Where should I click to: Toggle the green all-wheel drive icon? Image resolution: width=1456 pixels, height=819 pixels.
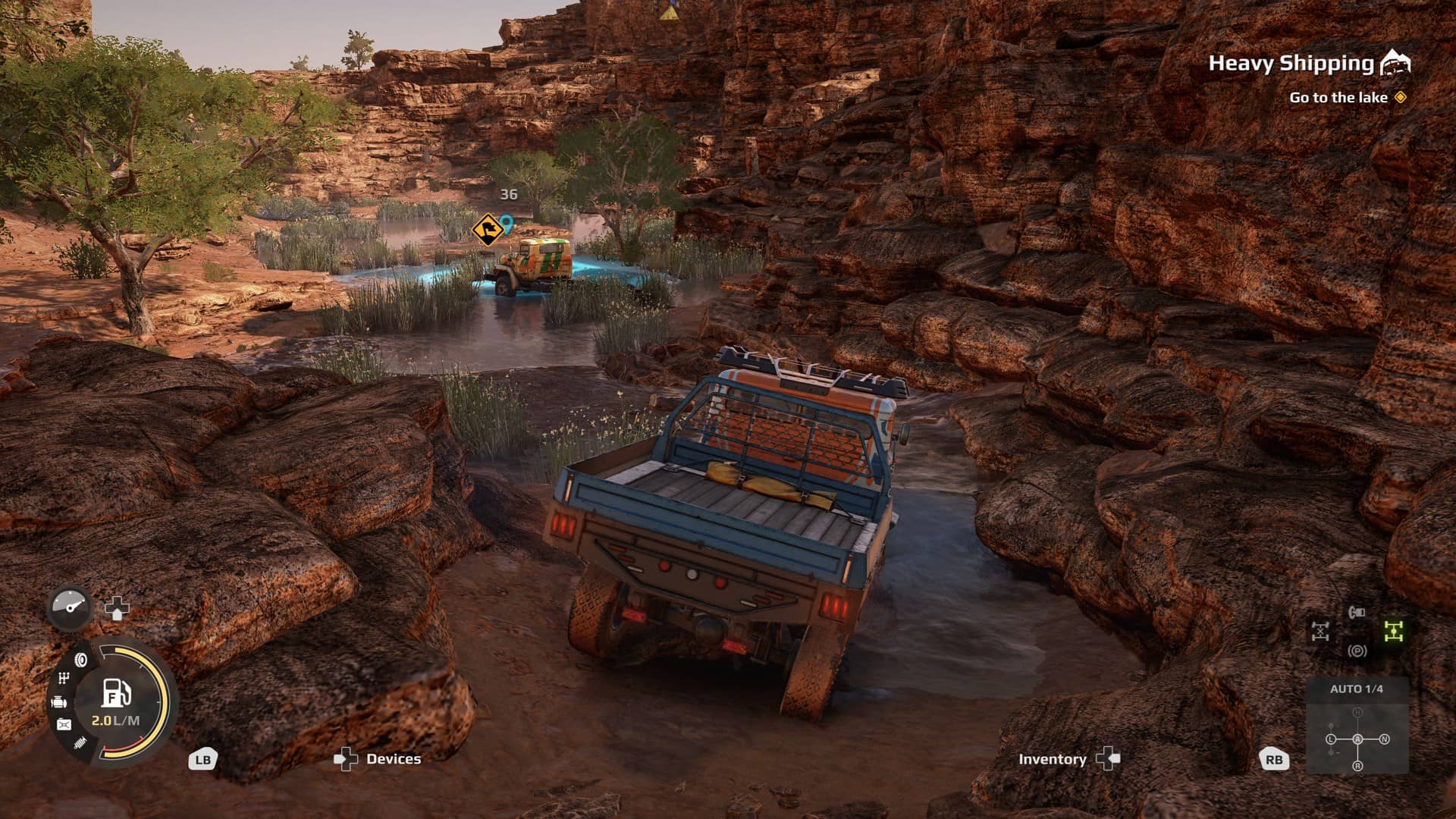[x=1394, y=631]
